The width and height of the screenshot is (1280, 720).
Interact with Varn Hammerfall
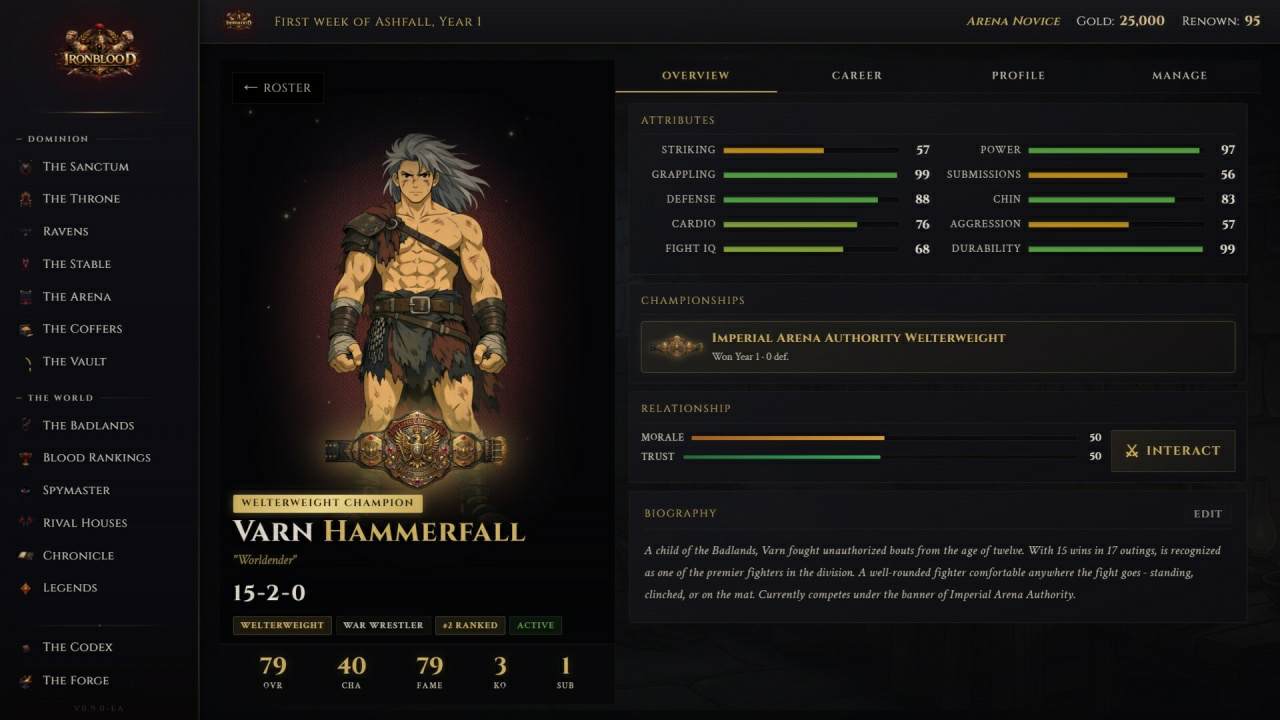point(1173,451)
